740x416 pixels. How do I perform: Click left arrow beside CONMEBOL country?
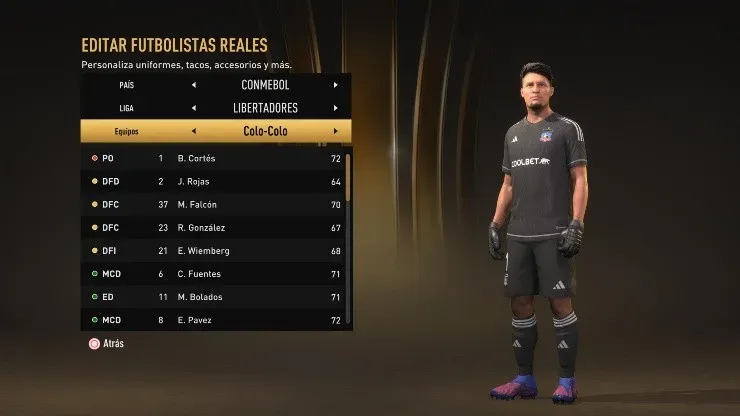click(193, 85)
